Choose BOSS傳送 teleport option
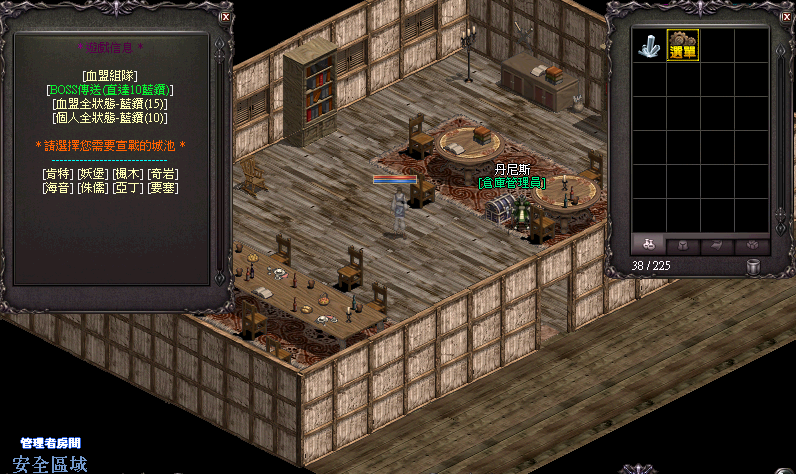The image size is (796, 474). click(x=110, y=89)
